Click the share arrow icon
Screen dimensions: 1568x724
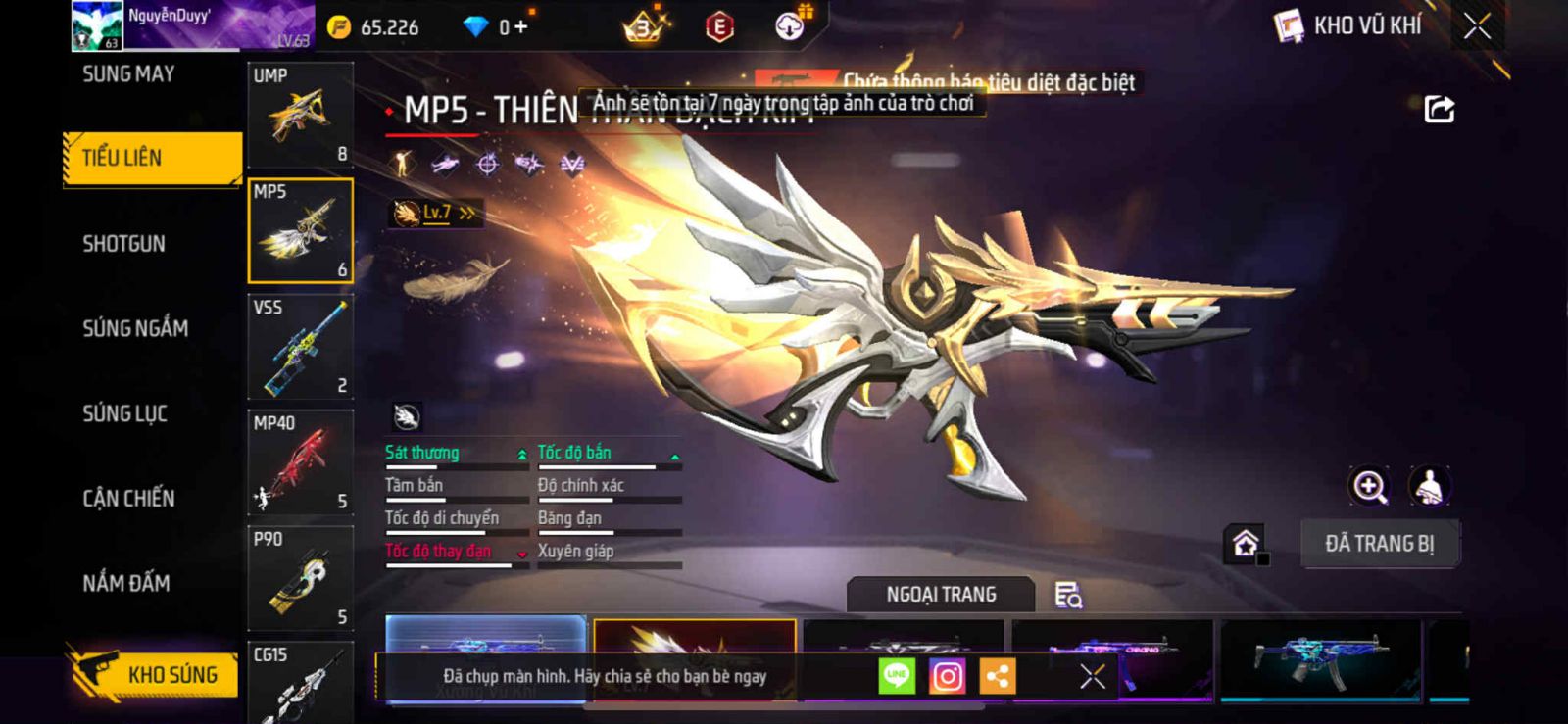click(1439, 109)
